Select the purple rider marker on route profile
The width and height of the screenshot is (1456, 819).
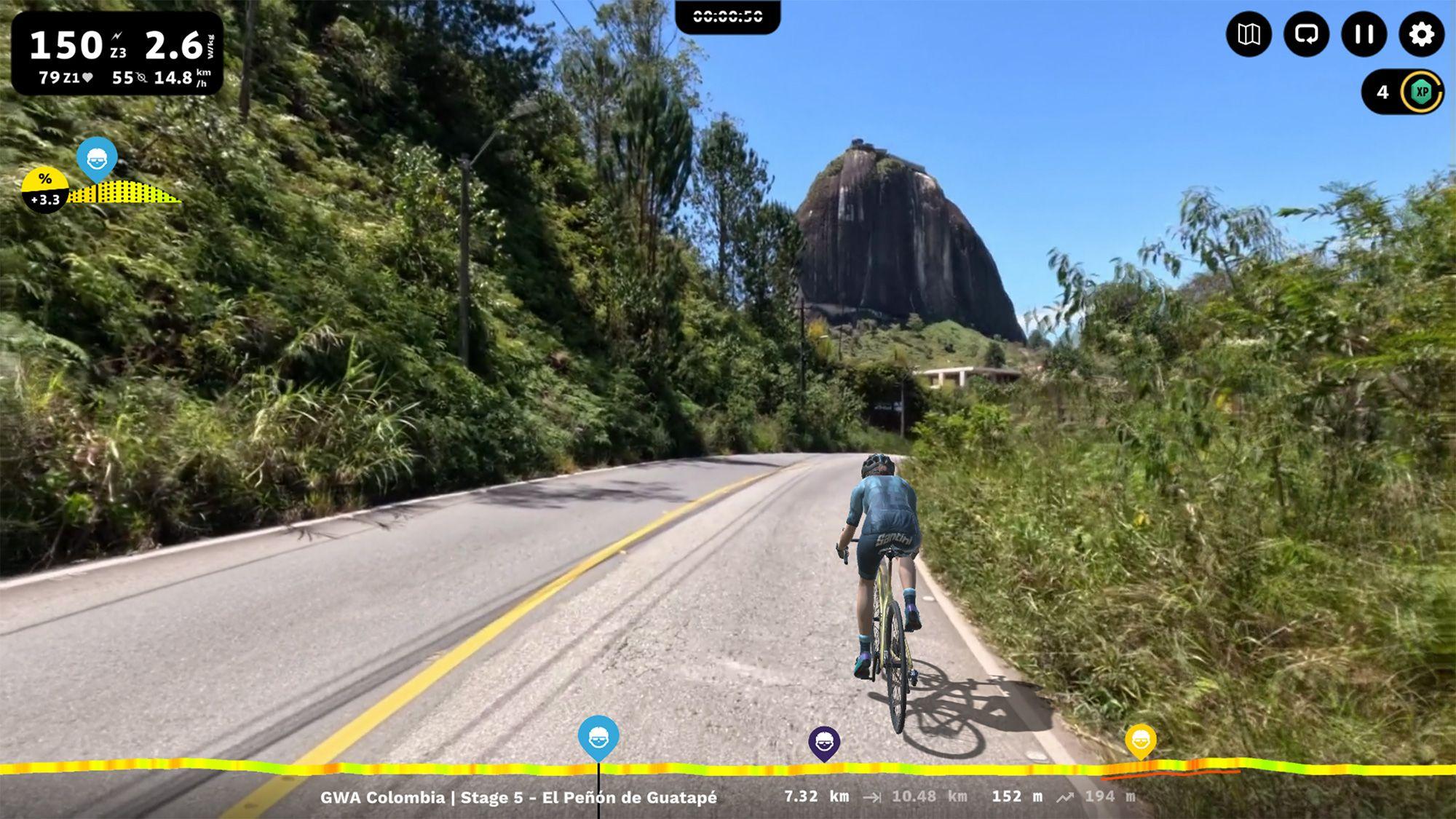824,743
